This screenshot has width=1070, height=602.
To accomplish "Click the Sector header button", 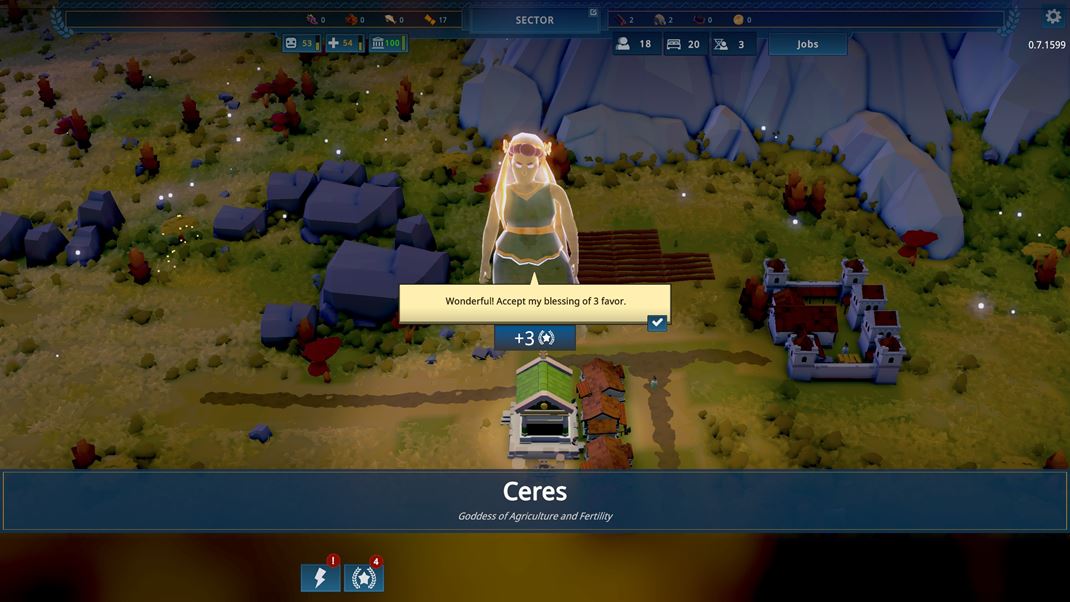I will click(534, 20).
